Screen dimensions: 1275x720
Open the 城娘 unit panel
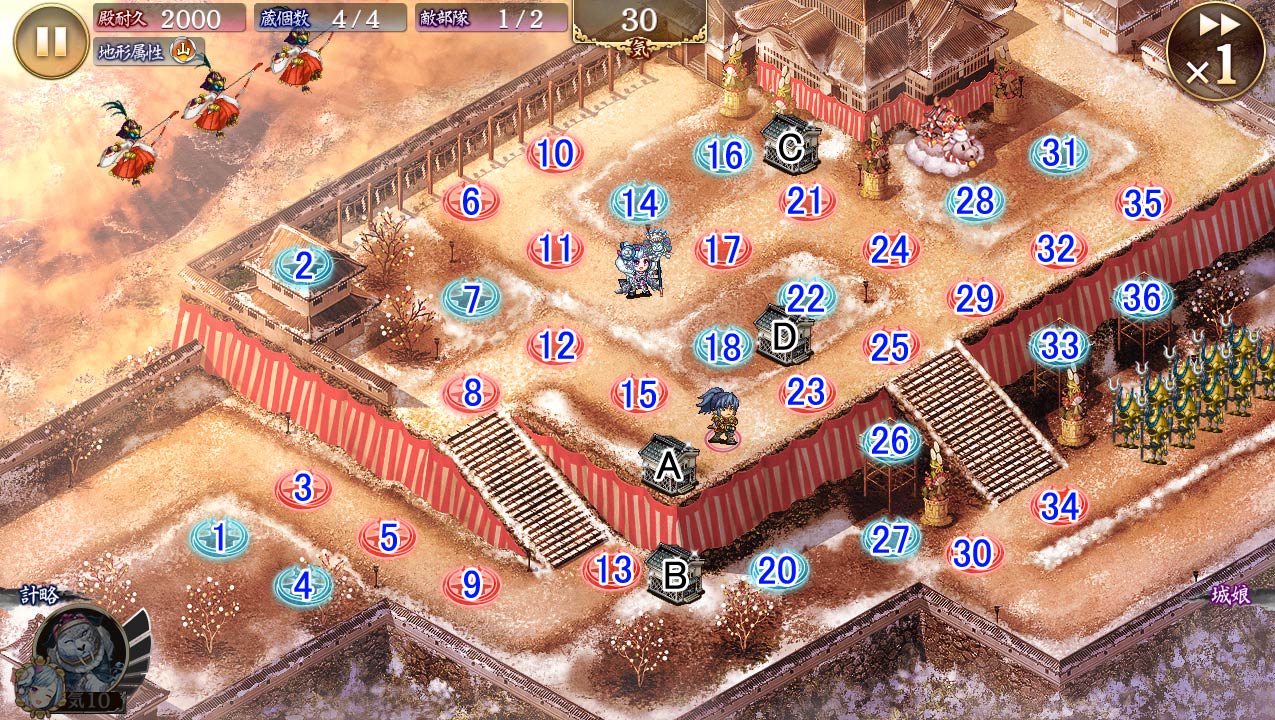coord(1230,596)
